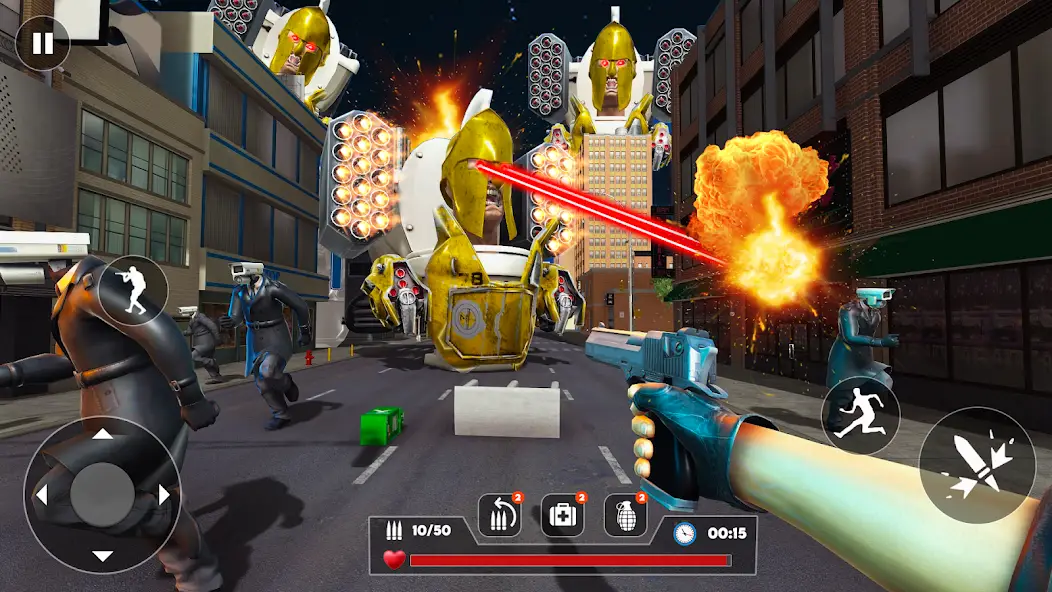The height and width of the screenshot is (592, 1052).
Task: Reload weapon using the bullets reload icon
Action: pos(499,516)
